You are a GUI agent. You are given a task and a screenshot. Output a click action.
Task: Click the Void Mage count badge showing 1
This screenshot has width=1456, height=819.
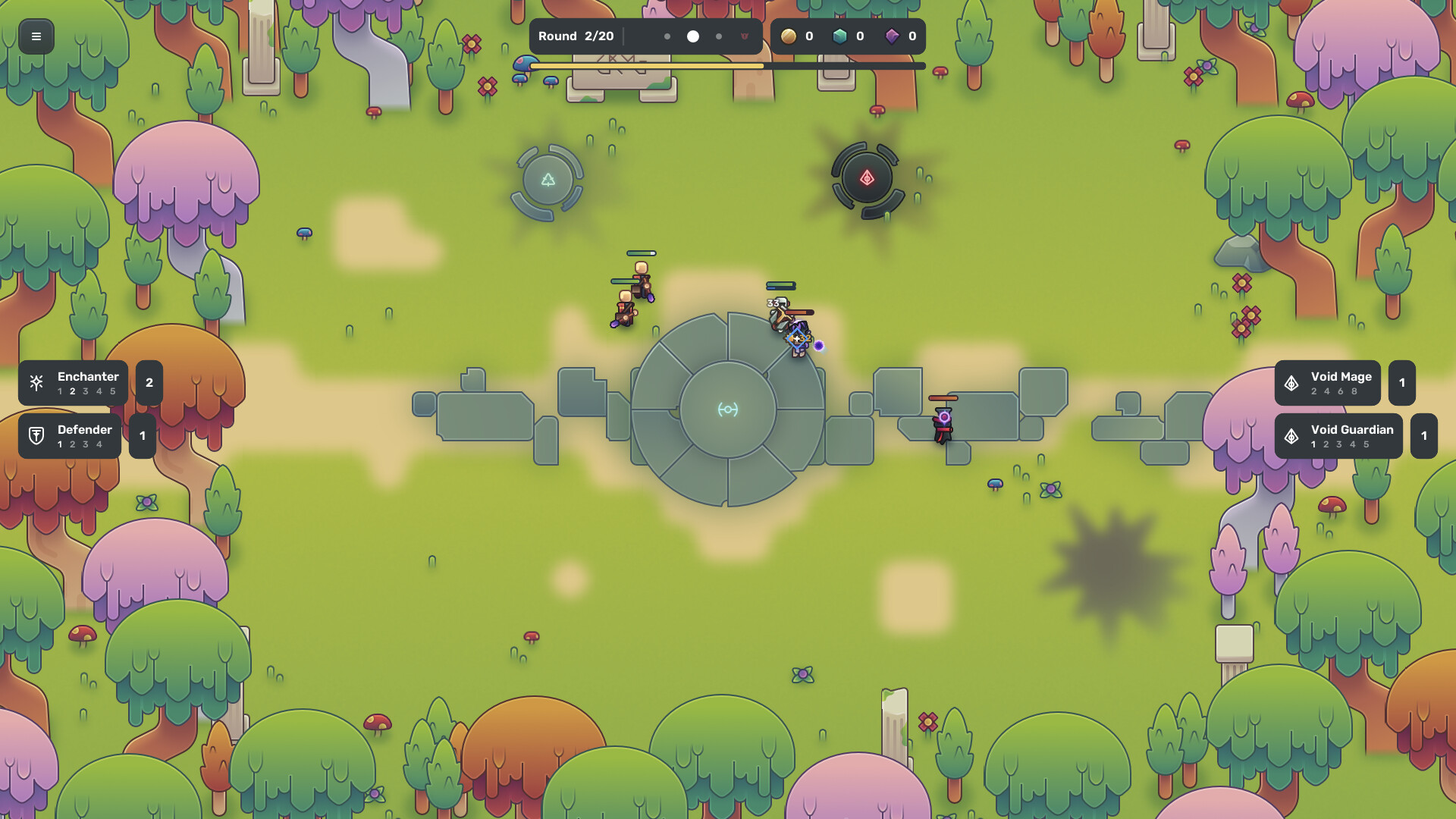(x=1402, y=382)
